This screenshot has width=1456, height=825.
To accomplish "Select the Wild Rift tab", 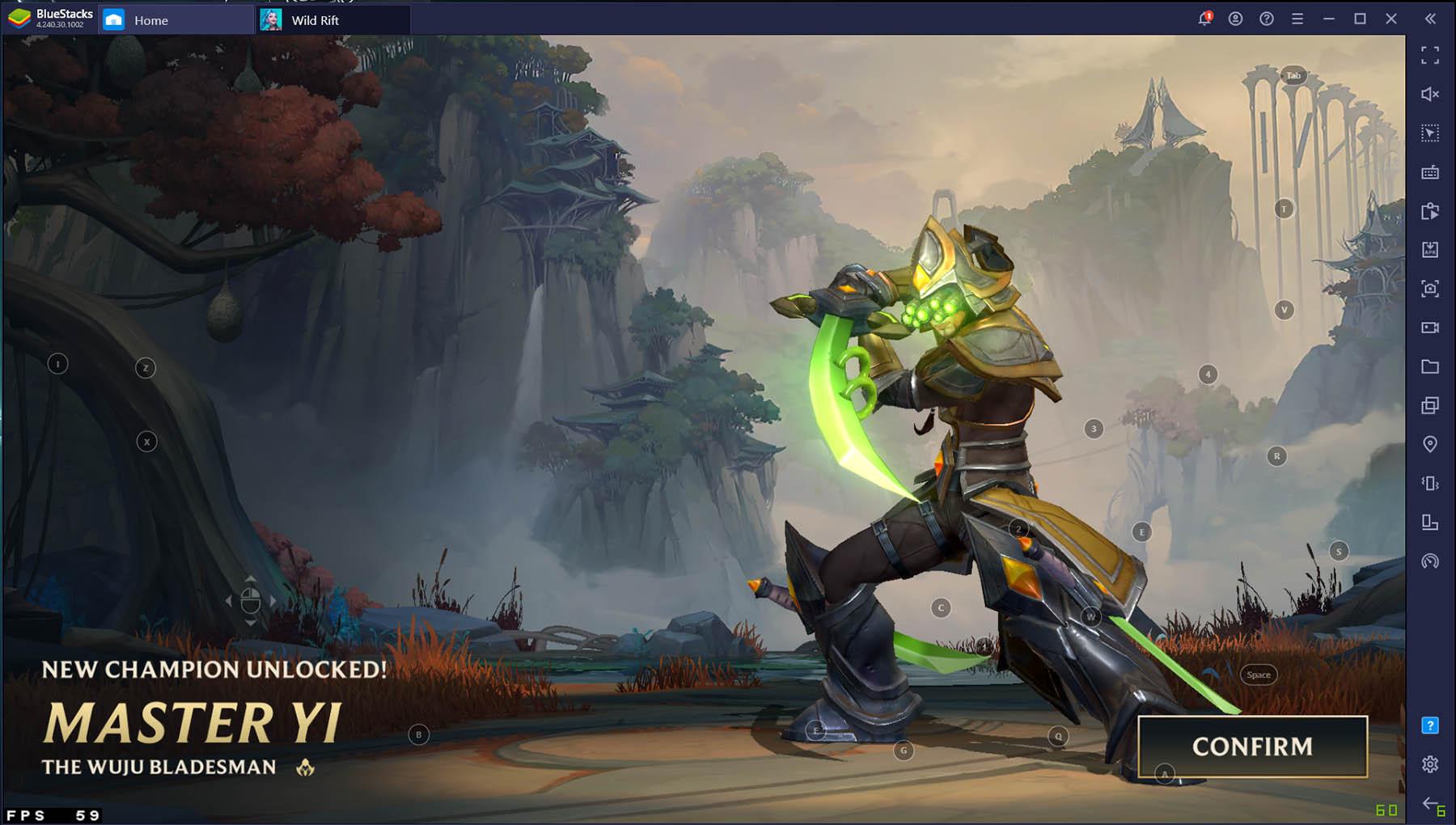I will point(315,20).
